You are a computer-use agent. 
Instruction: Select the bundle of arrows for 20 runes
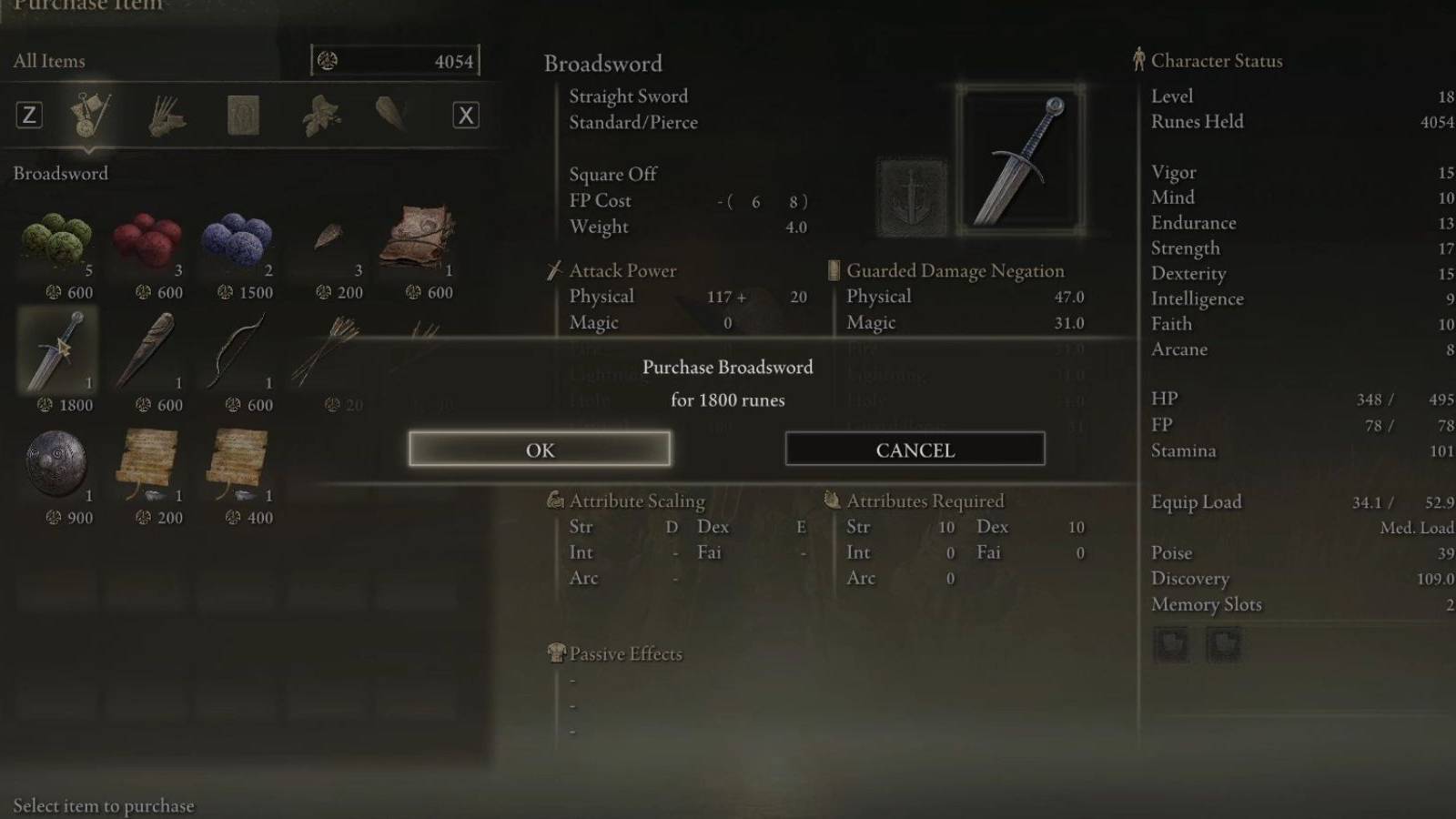pos(326,353)
